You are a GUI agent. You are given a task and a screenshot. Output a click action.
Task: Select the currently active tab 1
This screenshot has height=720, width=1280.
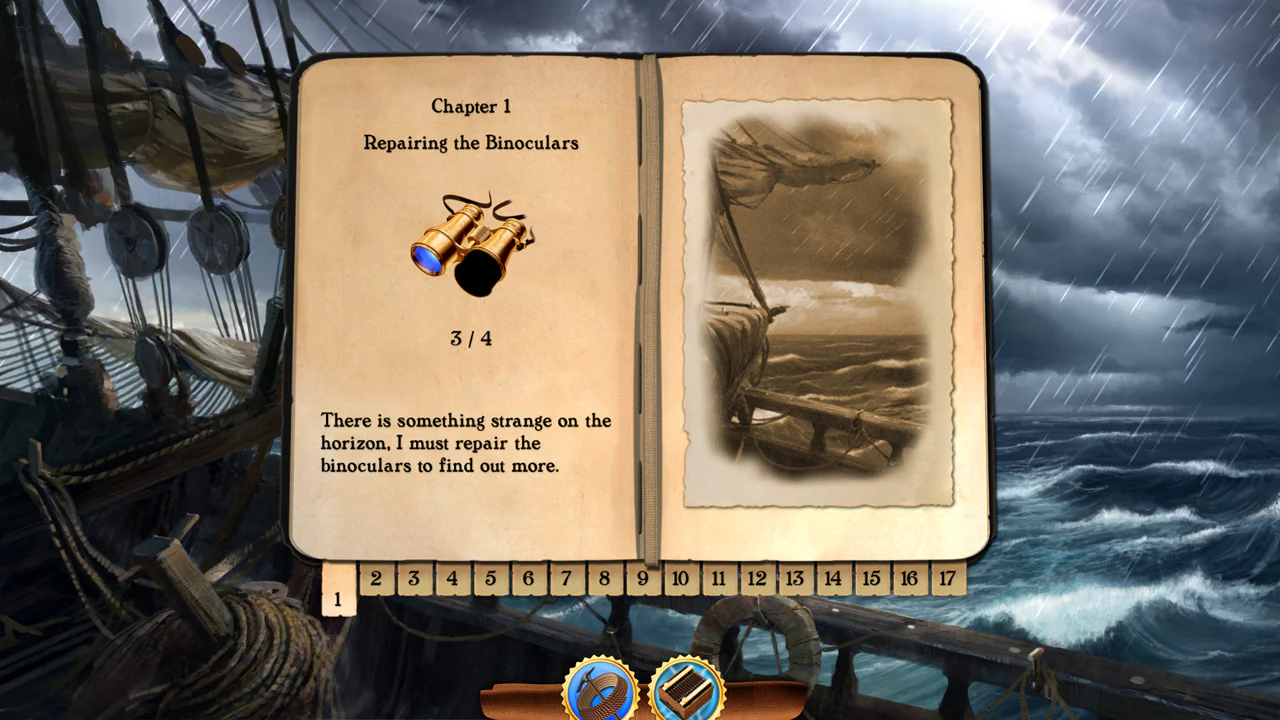[x=337, y=598]
